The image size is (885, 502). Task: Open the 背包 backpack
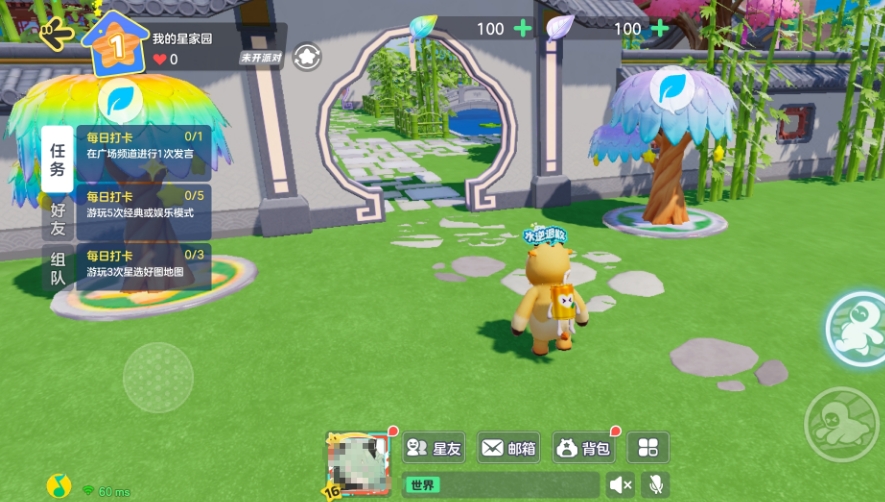coord(583,448)
